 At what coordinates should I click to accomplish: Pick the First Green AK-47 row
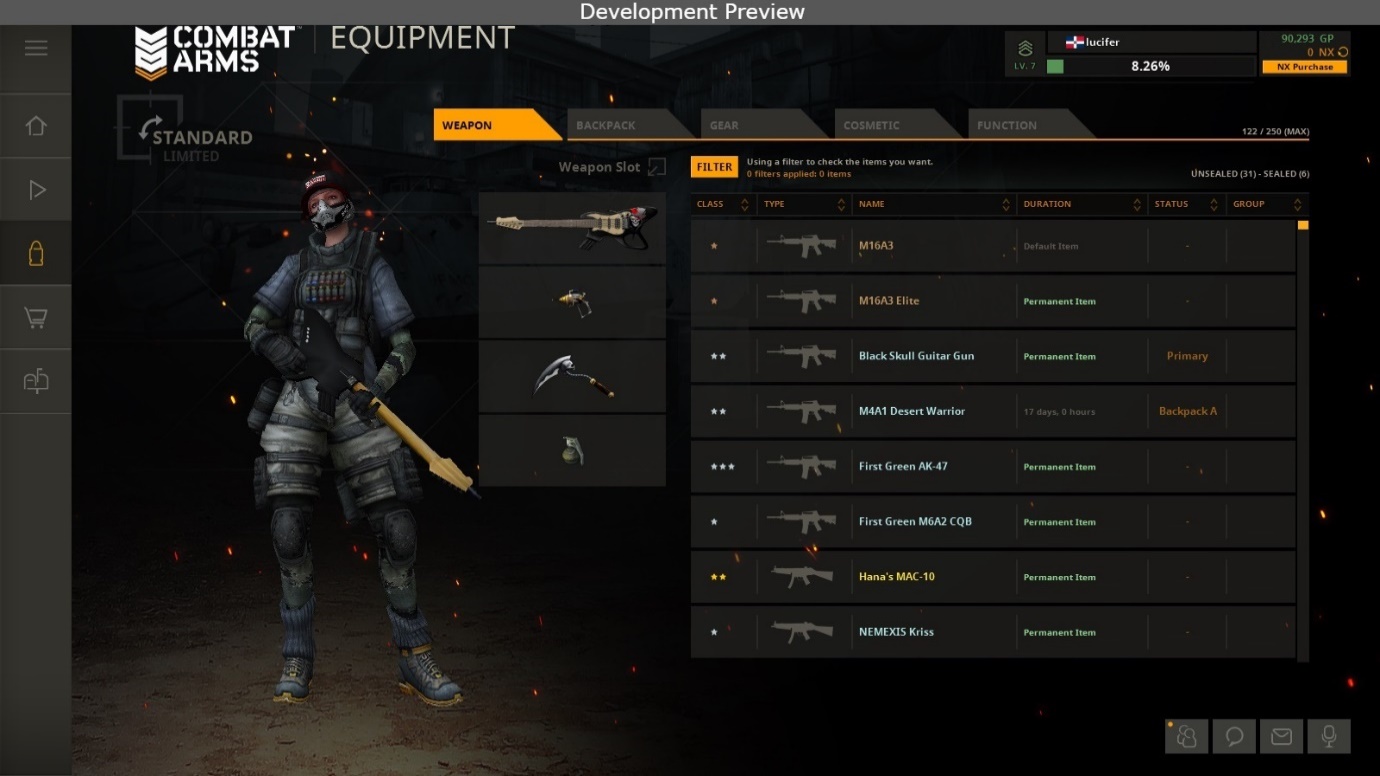click(992, 467)
